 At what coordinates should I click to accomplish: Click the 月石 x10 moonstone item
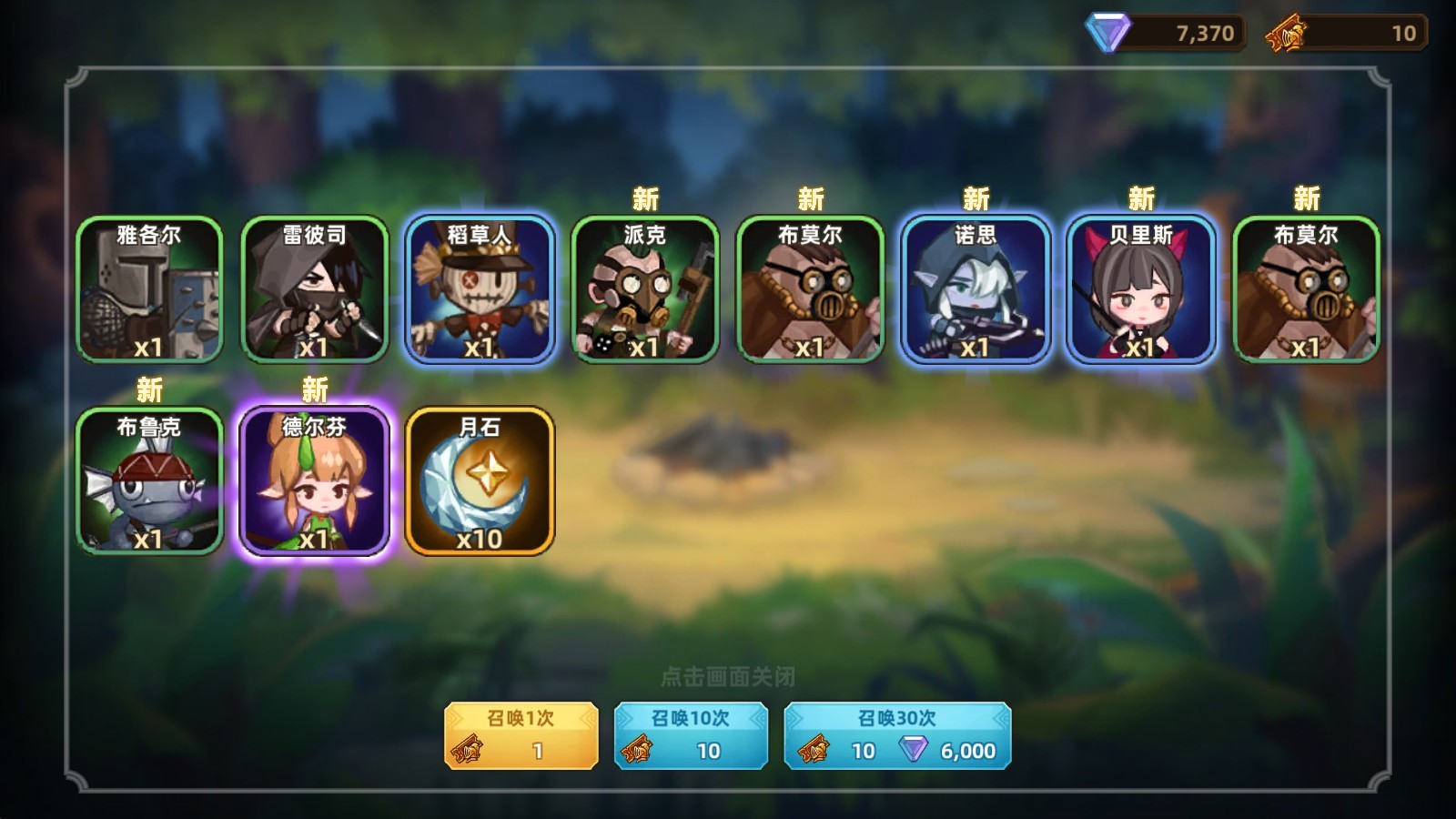[x=481, y=480]
